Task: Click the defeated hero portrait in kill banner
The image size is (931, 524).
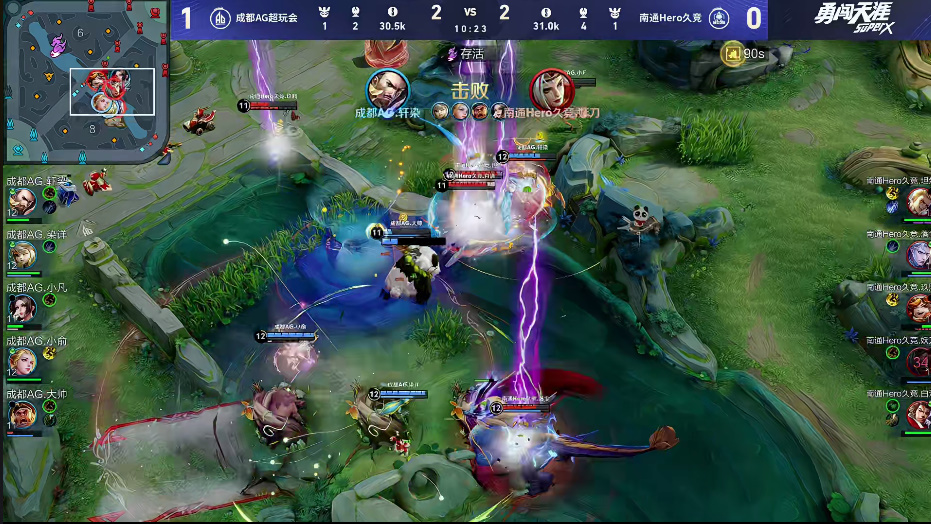Action: 548,90
